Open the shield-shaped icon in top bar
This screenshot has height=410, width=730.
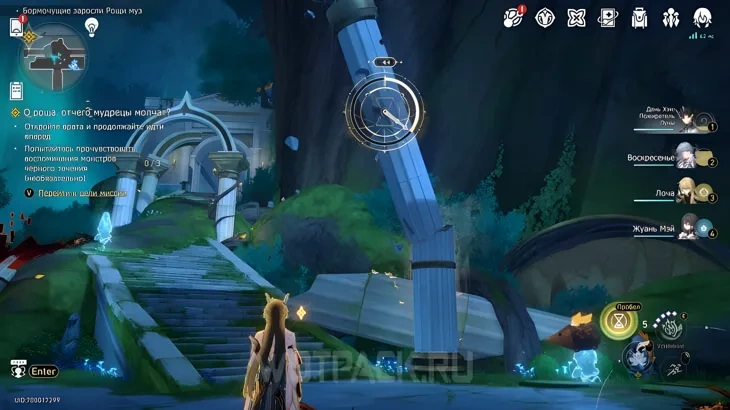545,17
